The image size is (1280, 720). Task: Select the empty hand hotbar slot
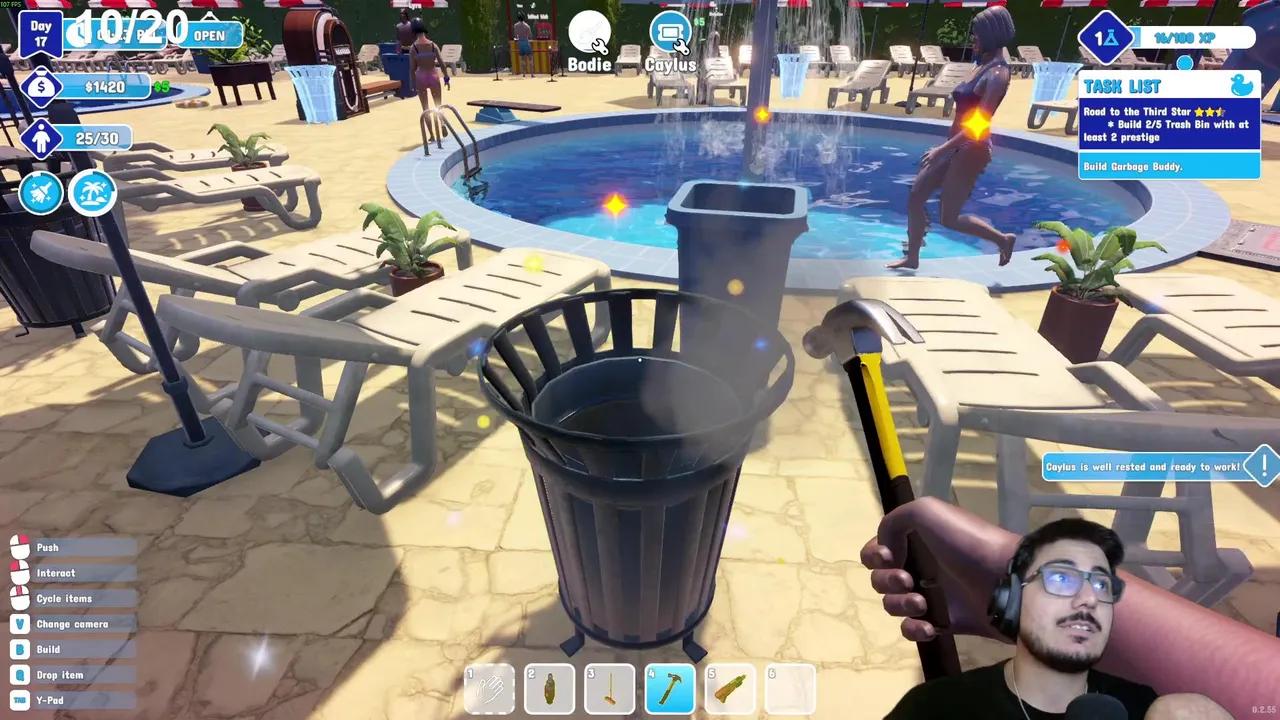click(x=490, y=689)
